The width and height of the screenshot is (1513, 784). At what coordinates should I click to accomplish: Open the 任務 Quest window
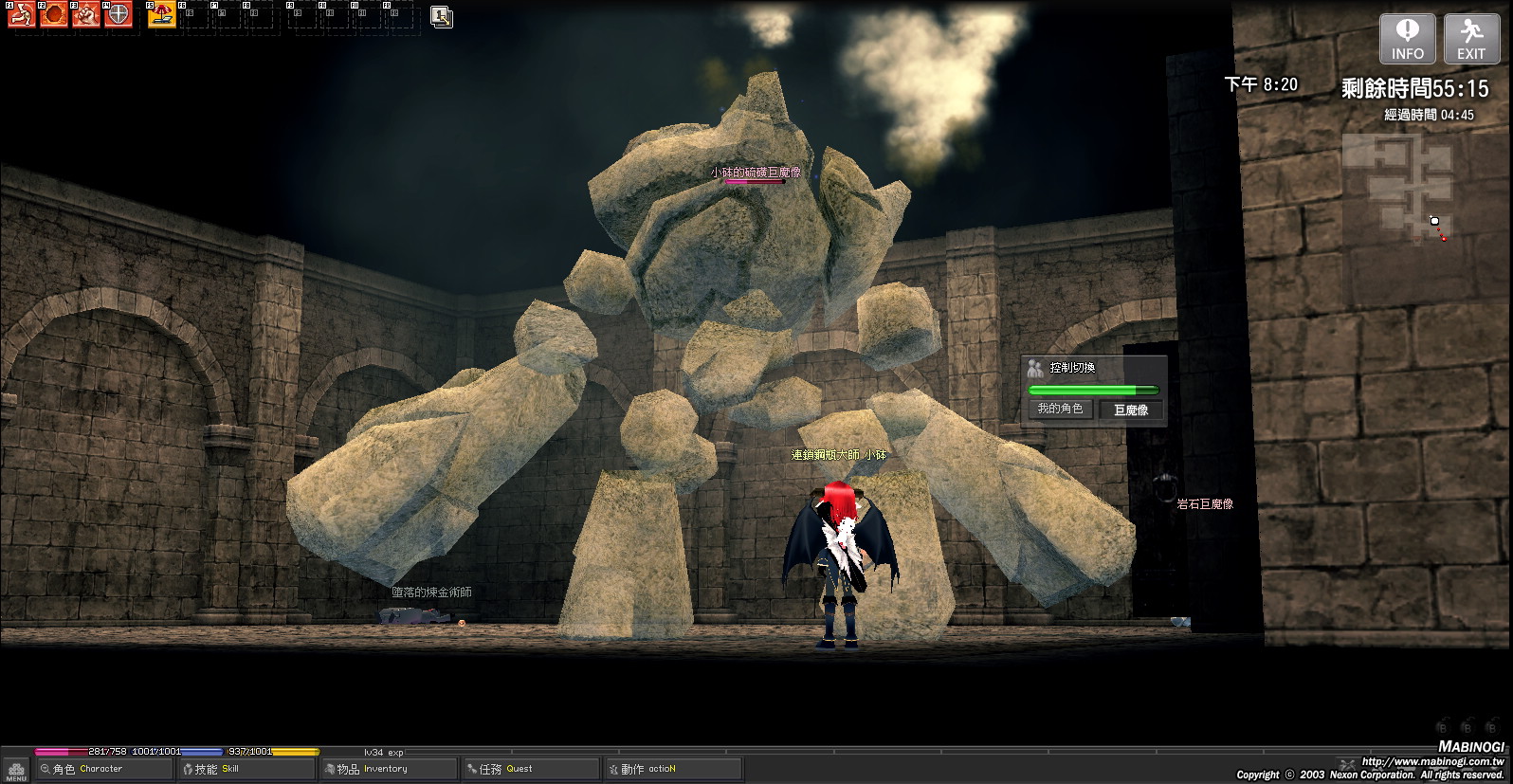pos(529,769)
